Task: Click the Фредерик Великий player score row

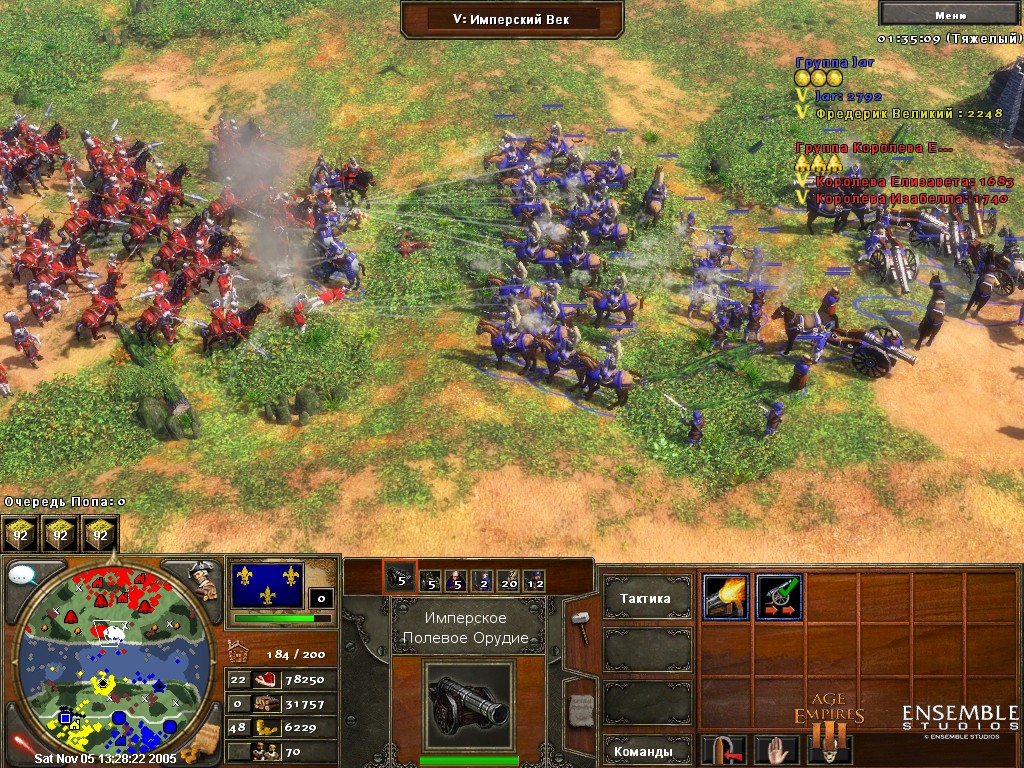Action: (x=907, y=114)
